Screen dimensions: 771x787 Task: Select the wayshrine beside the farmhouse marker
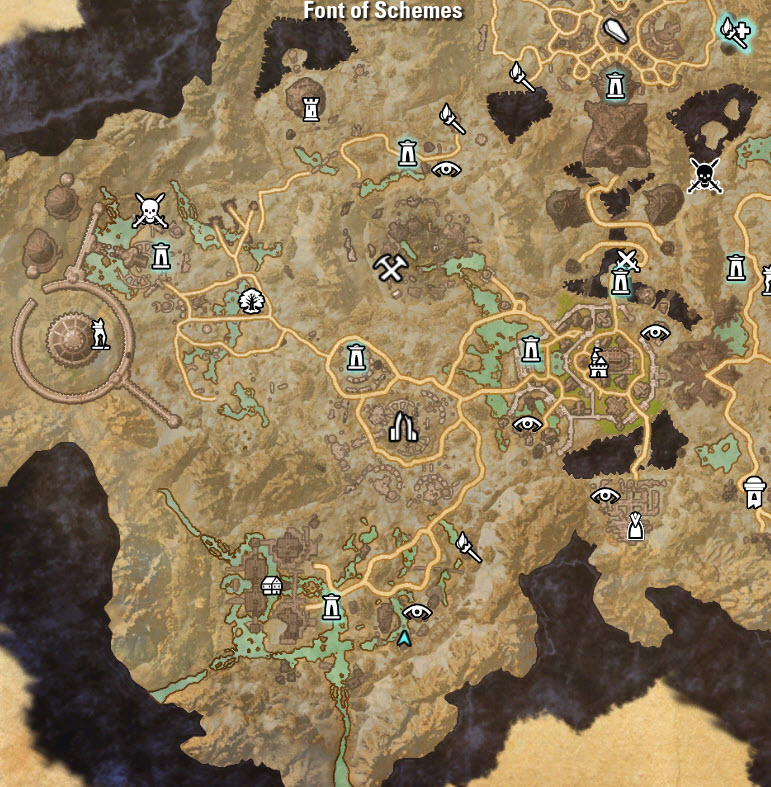click(331, 605)
